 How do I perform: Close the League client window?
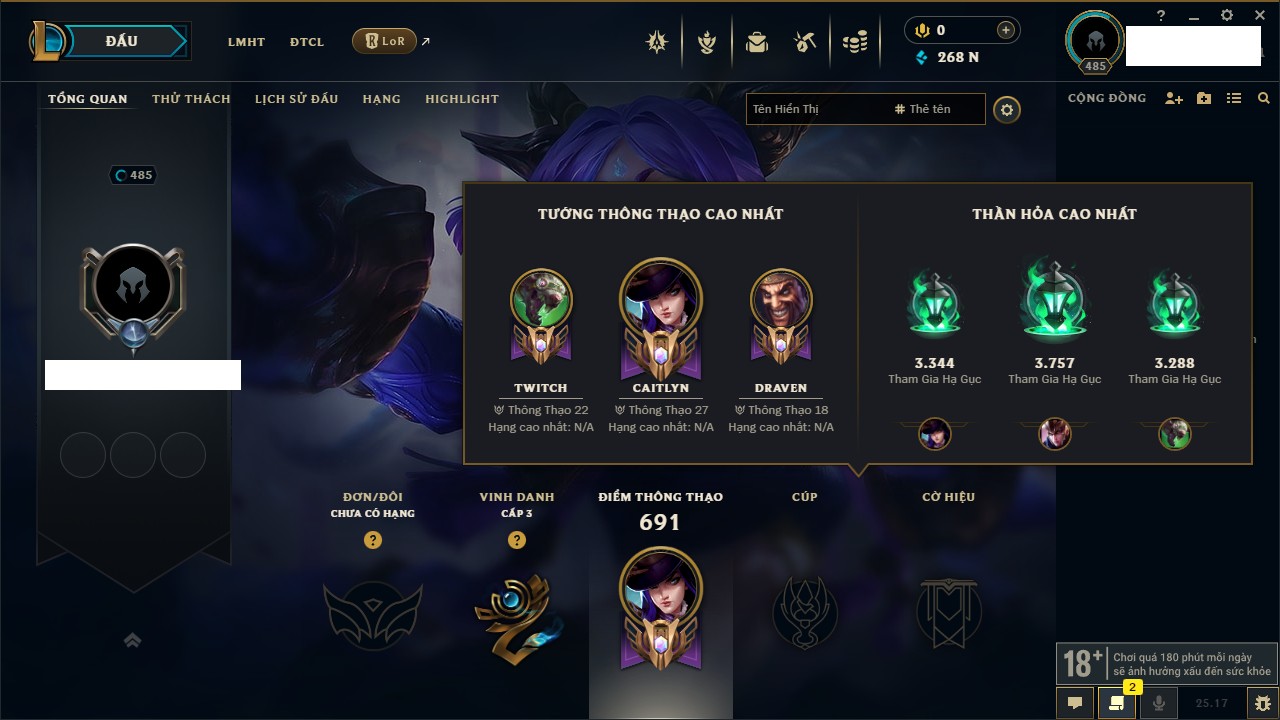pos(1258,15)
